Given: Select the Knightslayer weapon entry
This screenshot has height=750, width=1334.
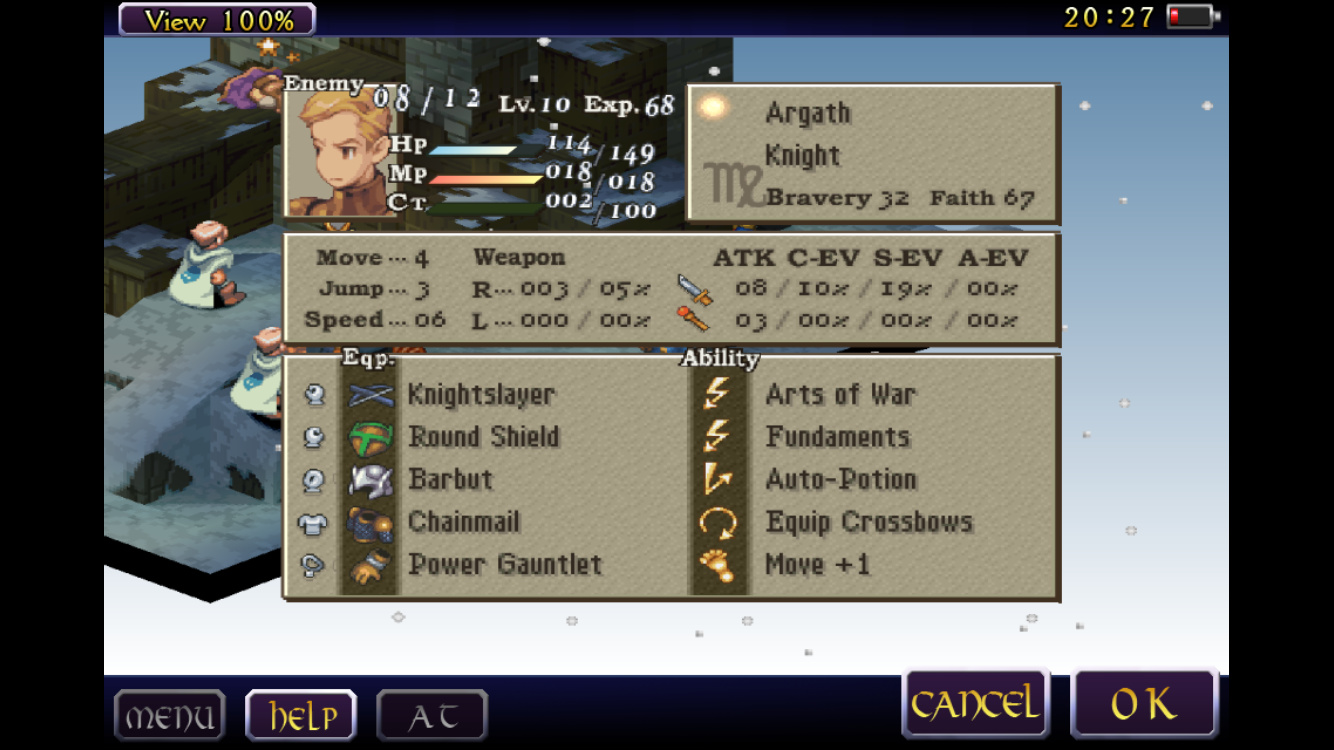Looking at the screenshot, I should click(480, 395).
